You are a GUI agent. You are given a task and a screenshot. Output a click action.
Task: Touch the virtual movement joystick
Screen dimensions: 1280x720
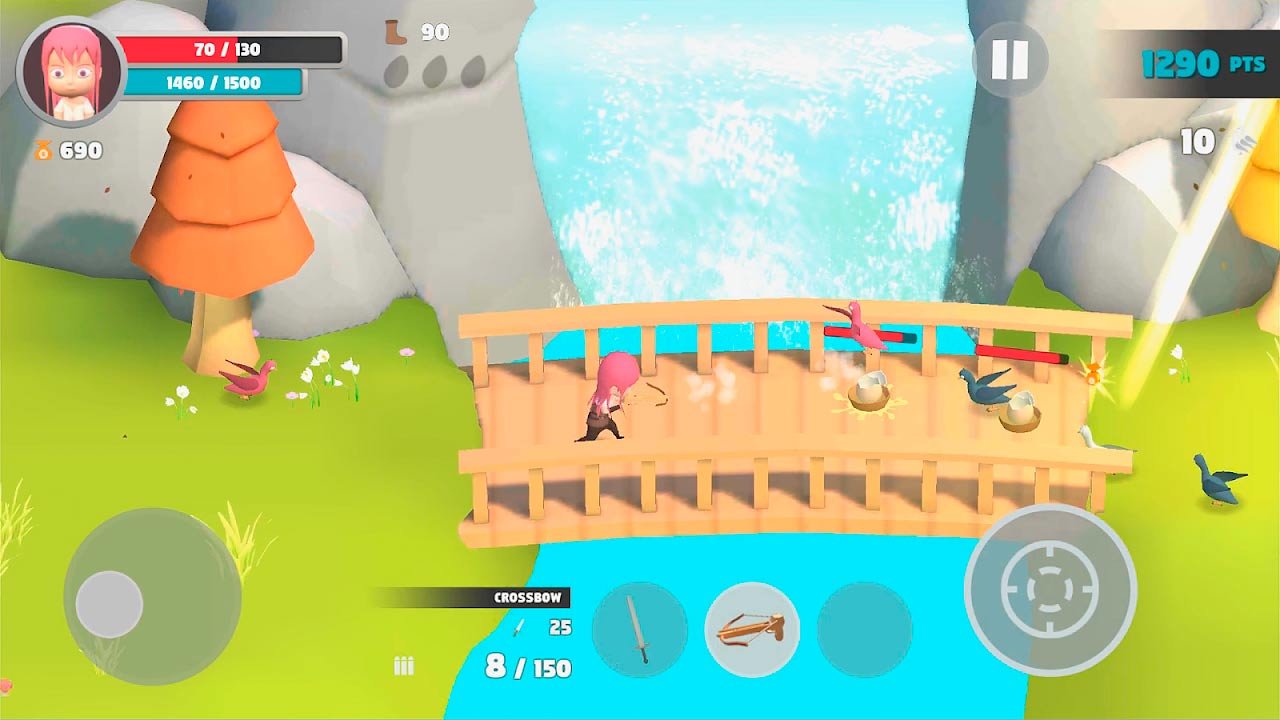[x=110, y=604]
